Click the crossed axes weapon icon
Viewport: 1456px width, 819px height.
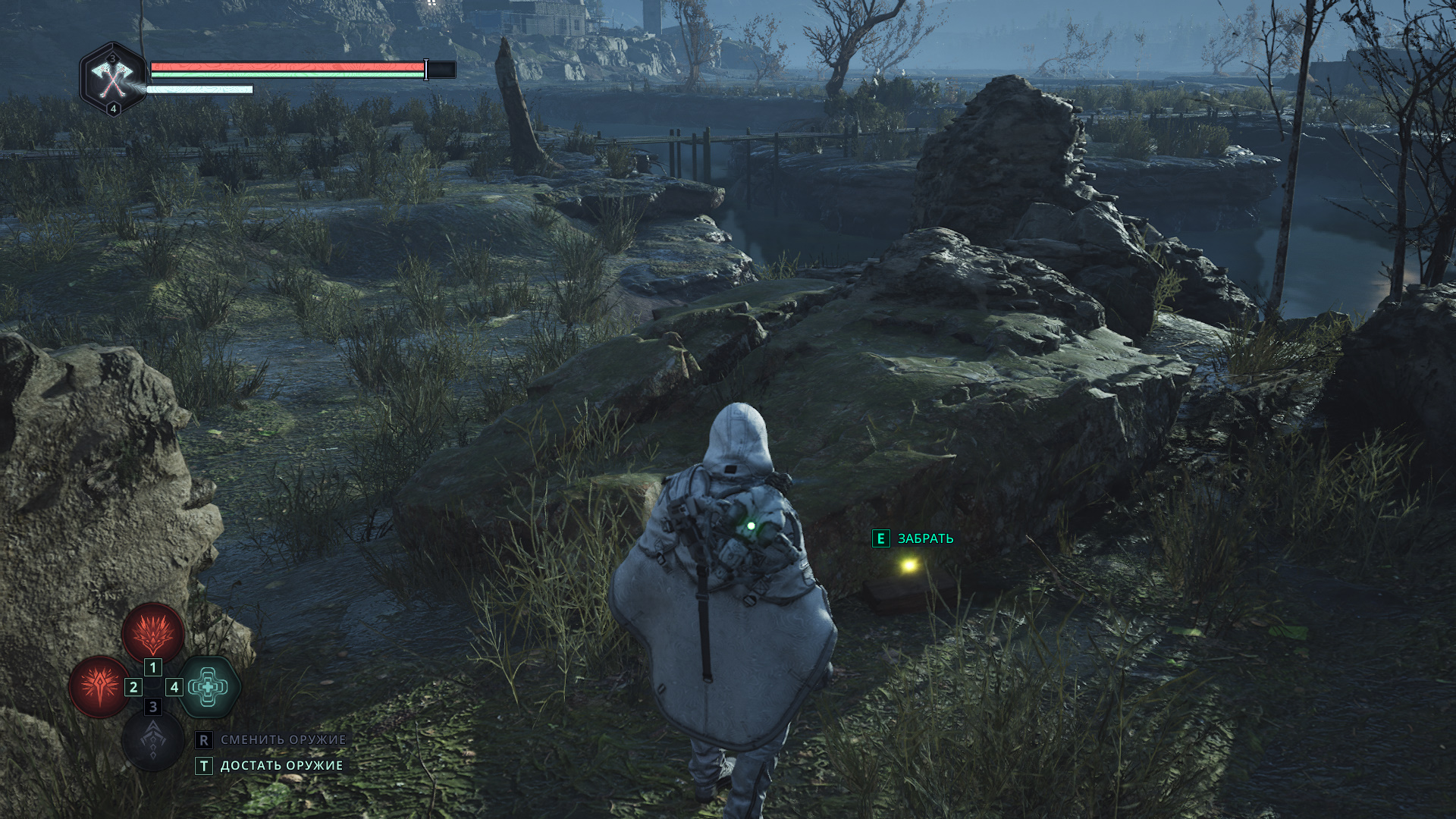click(112, 79)
